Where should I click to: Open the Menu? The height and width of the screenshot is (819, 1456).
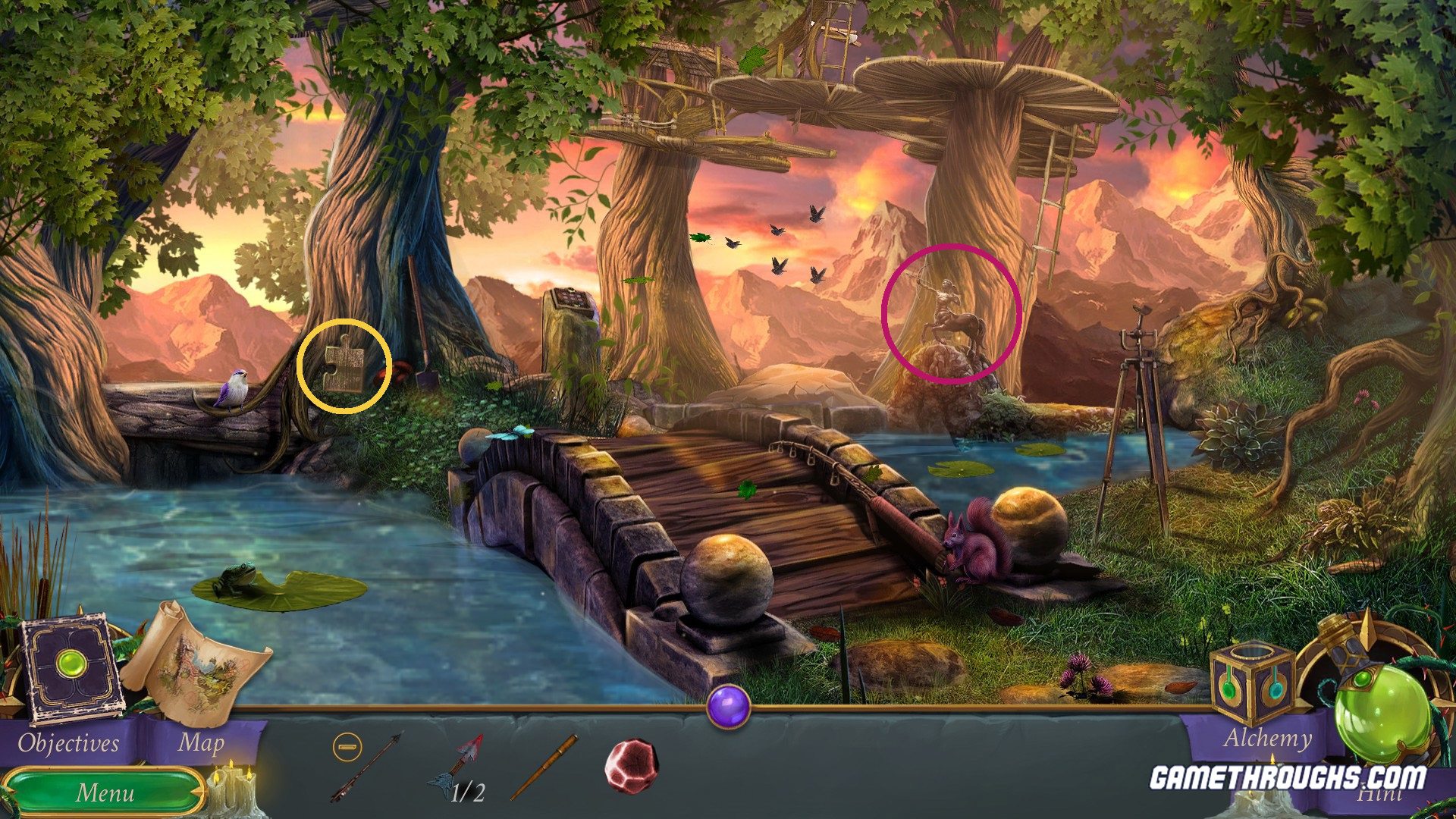click(x=105, y=793)
